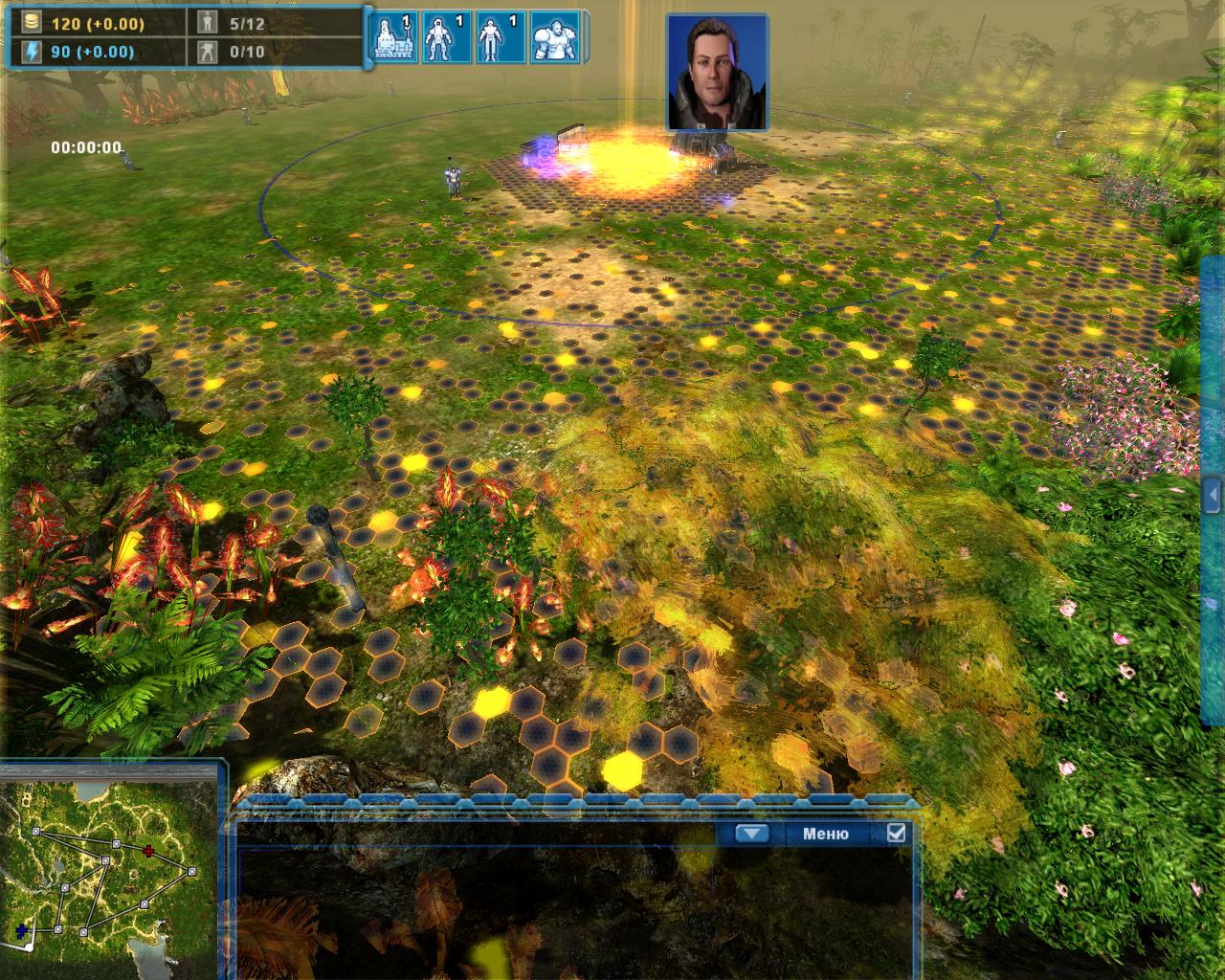Image resolution: width=1225 pixels, height=980 pixels.
Task: Select the armored trooper squad icon
Action: (x=448, y=38)
